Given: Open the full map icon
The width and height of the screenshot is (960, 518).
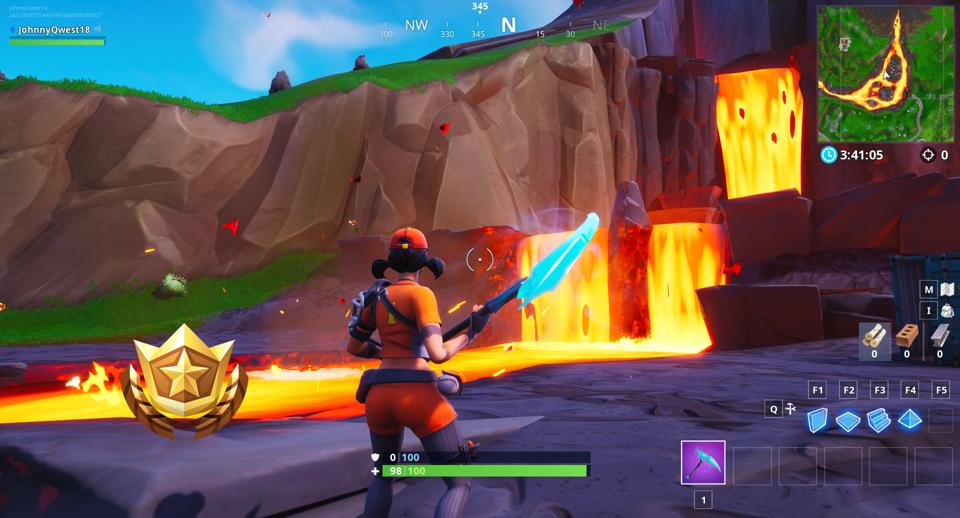Looking at the screenshot, I should point(946,290).
